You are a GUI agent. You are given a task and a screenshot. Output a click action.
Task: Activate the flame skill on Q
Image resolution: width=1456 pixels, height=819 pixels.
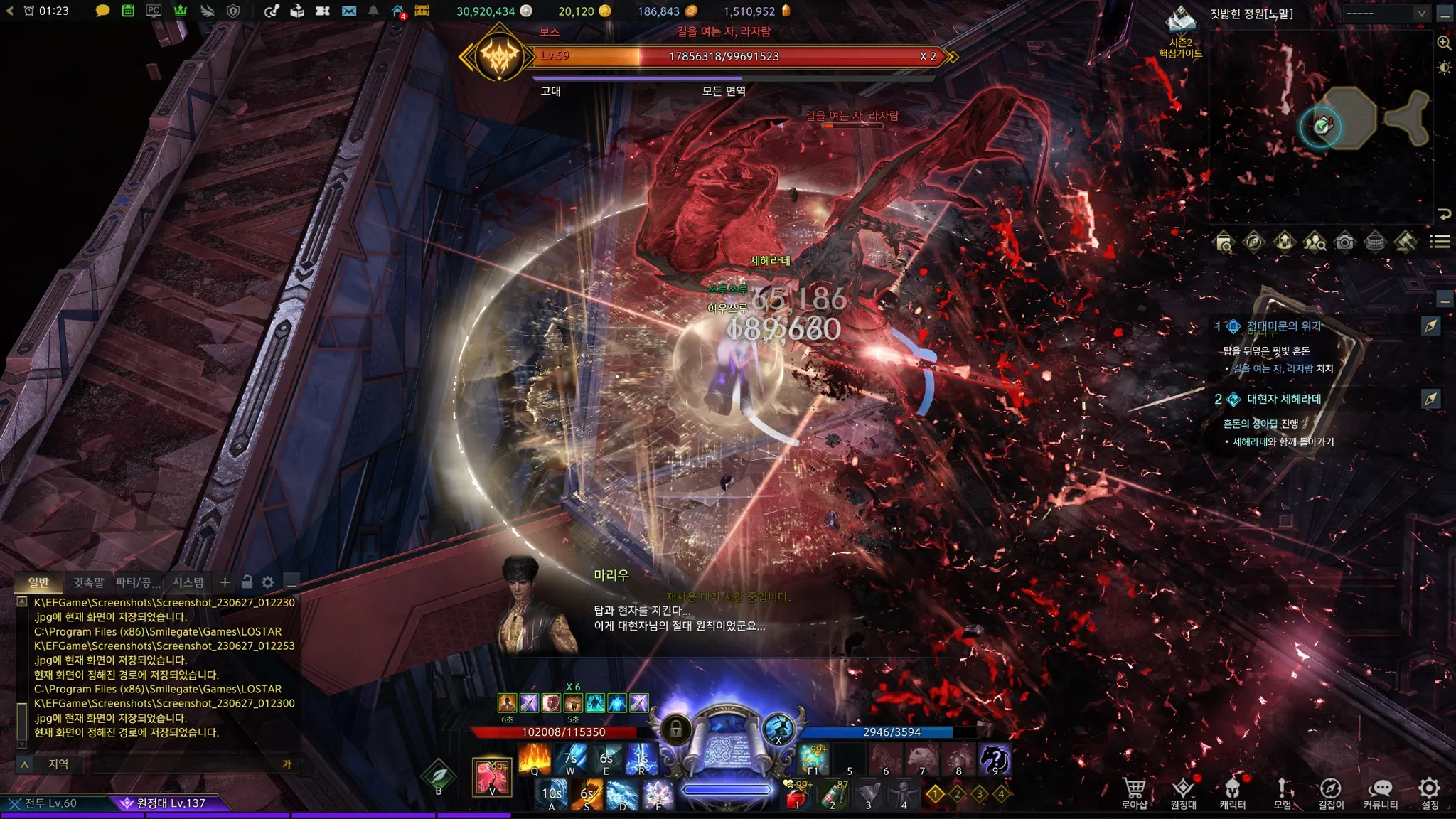click(535, 759)
